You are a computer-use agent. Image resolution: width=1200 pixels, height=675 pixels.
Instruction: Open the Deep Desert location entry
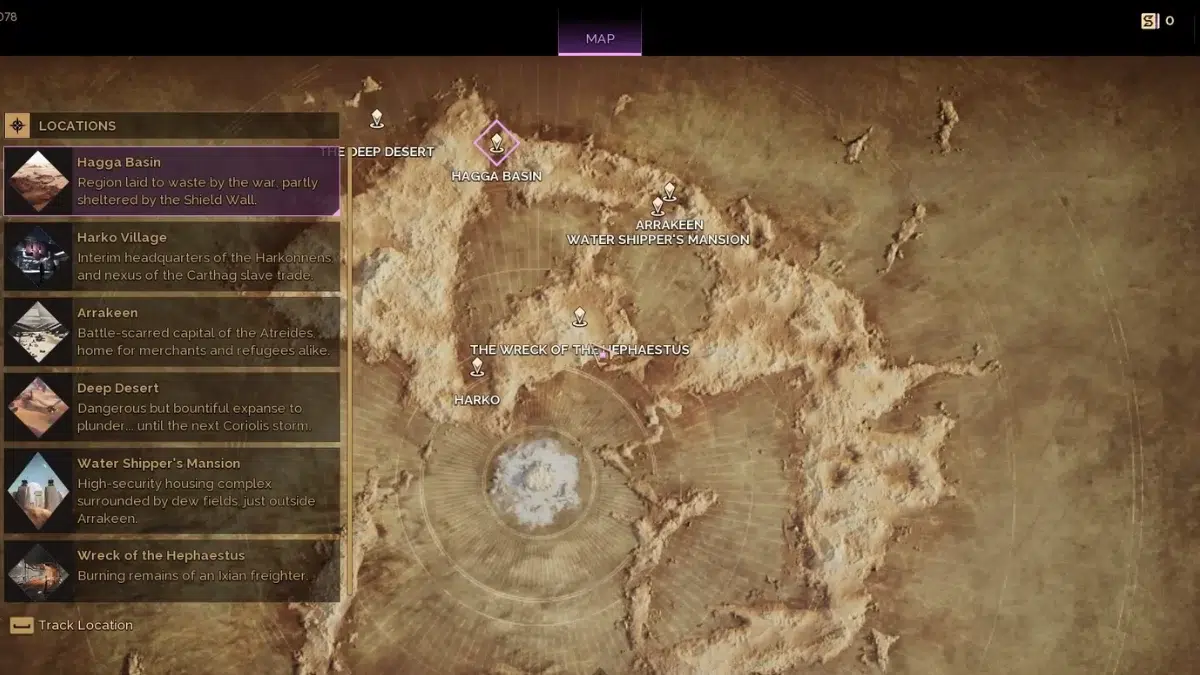pyautogui.click(x=172, y=407)
